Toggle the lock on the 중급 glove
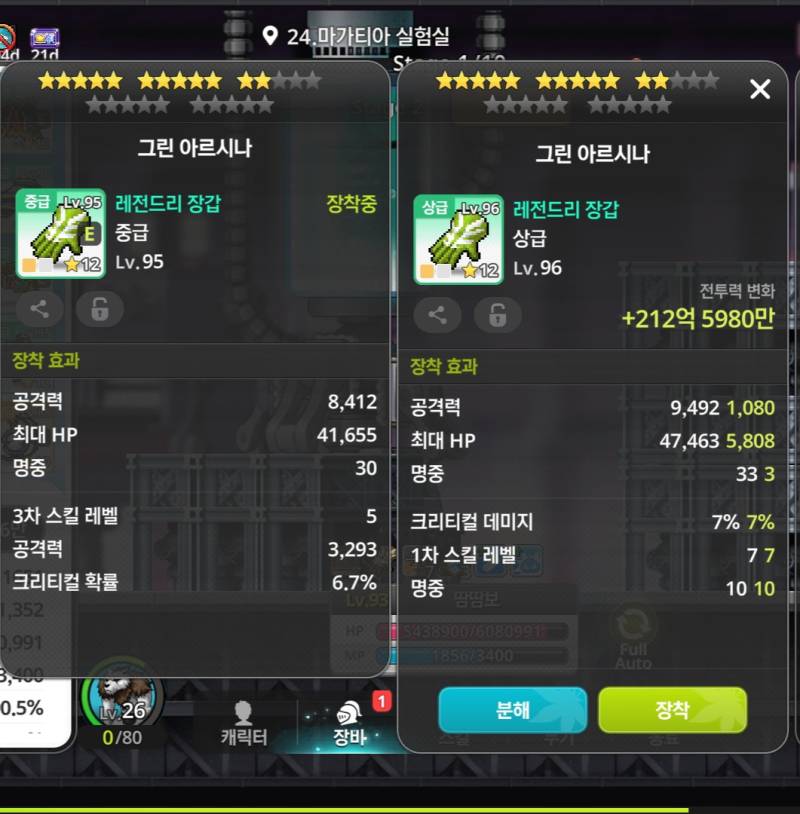Viewport: 800px width, 814px height. tap(100, 309)
